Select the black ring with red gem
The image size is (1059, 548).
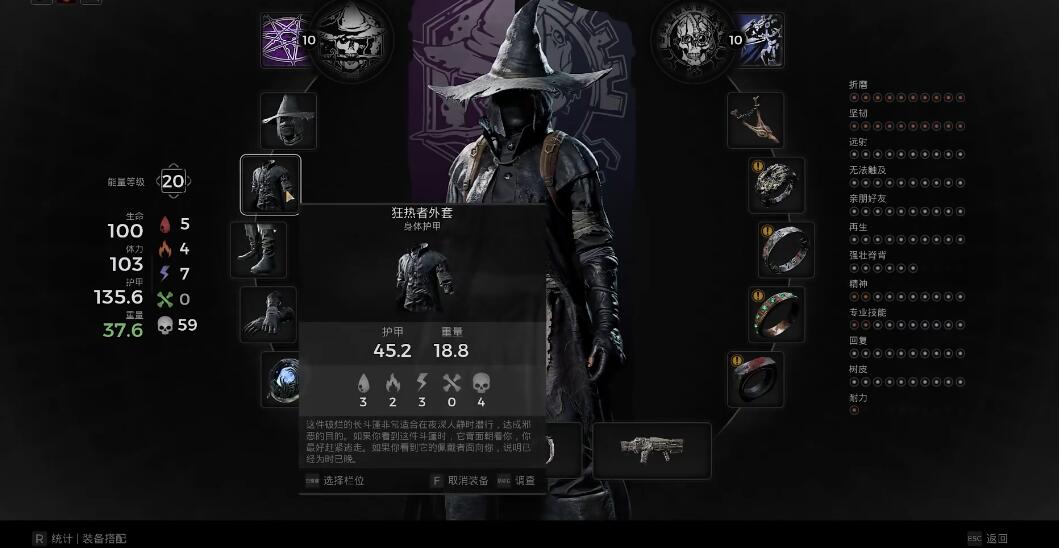click(x=755, y=379)
